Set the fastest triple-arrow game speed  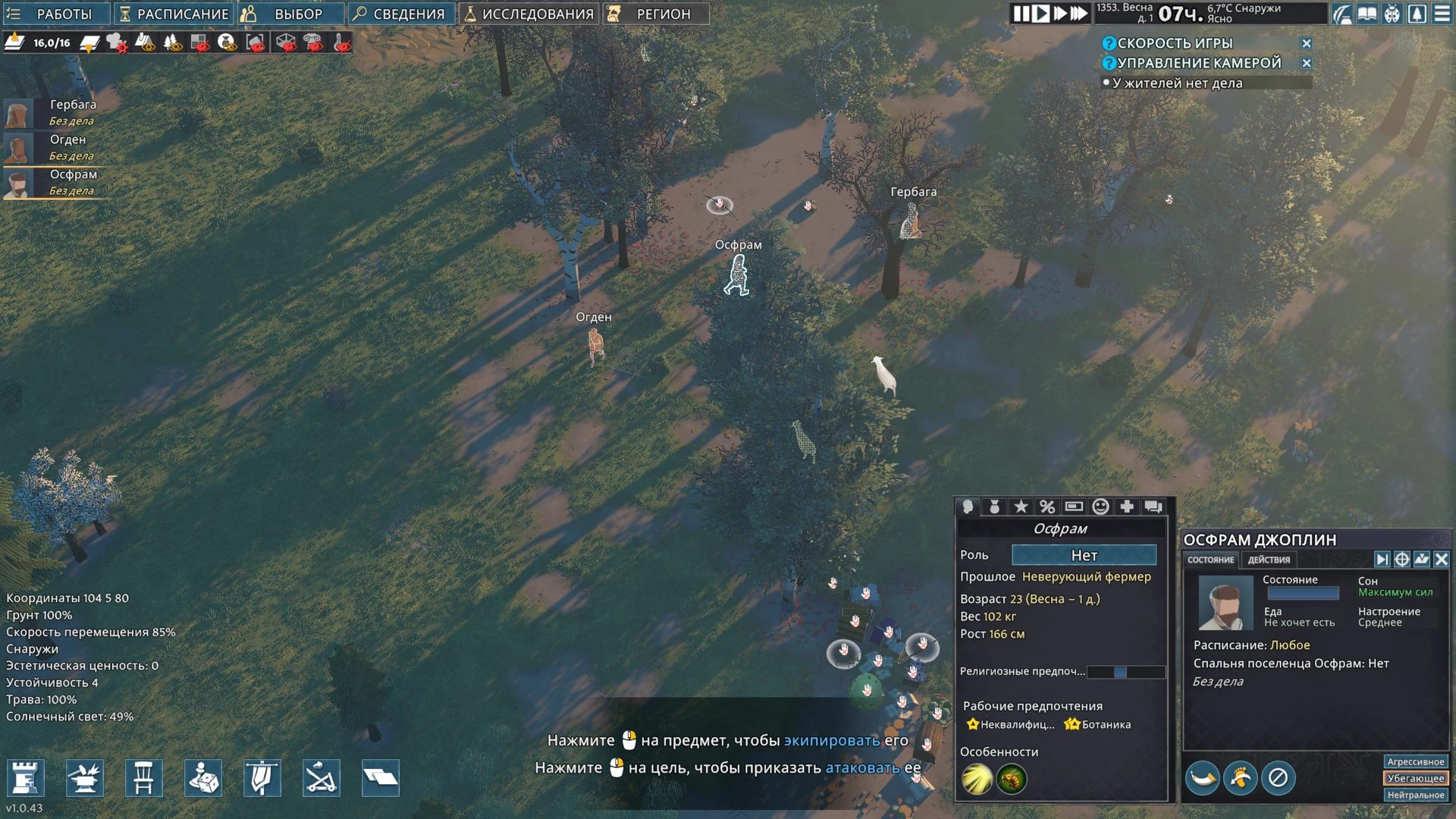tap(1079, 14)
